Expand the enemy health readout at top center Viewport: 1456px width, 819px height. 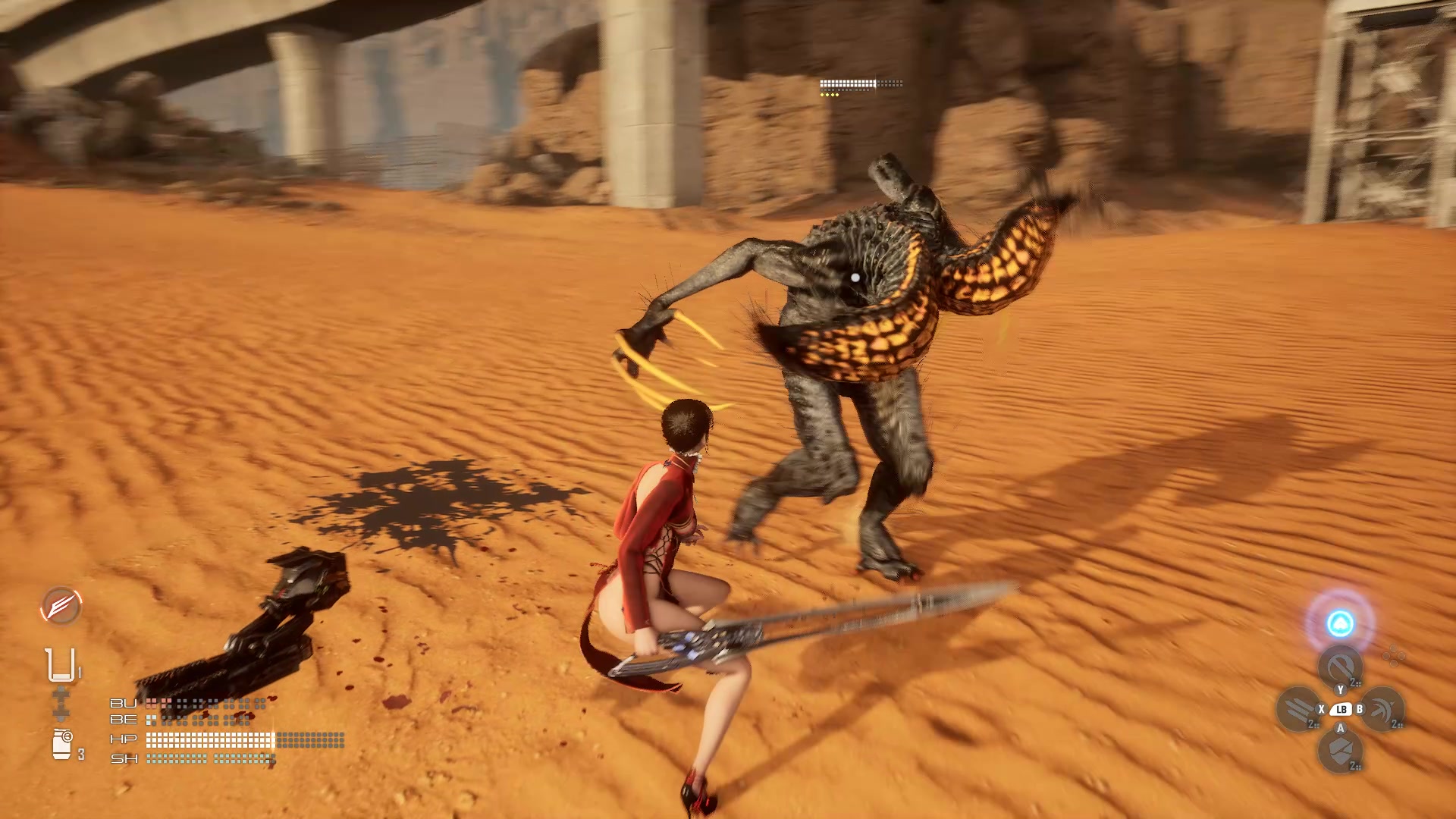click(x=861, y=83)
